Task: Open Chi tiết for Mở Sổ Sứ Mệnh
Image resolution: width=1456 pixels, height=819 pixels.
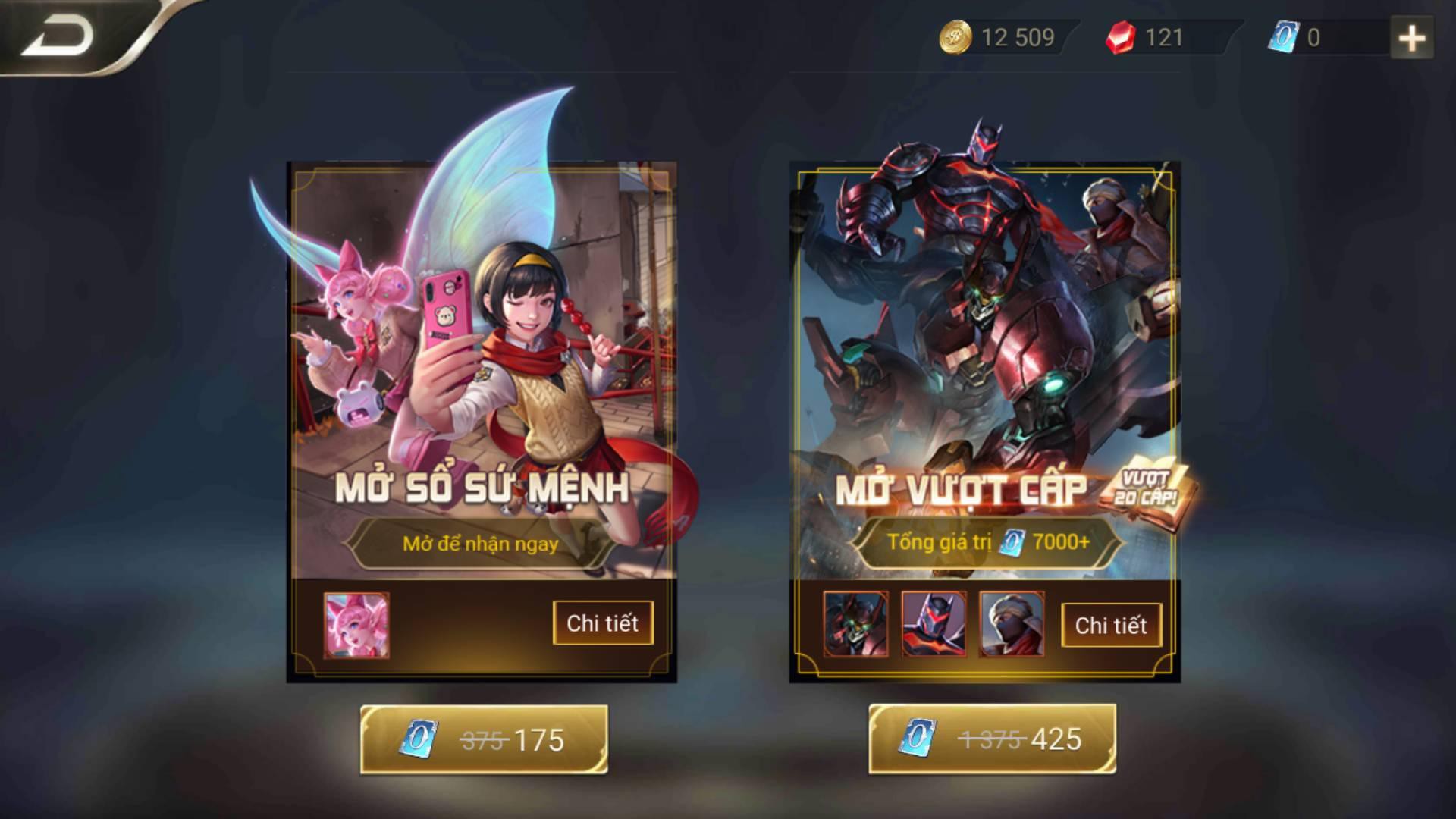Action: (x=604, y=625)
